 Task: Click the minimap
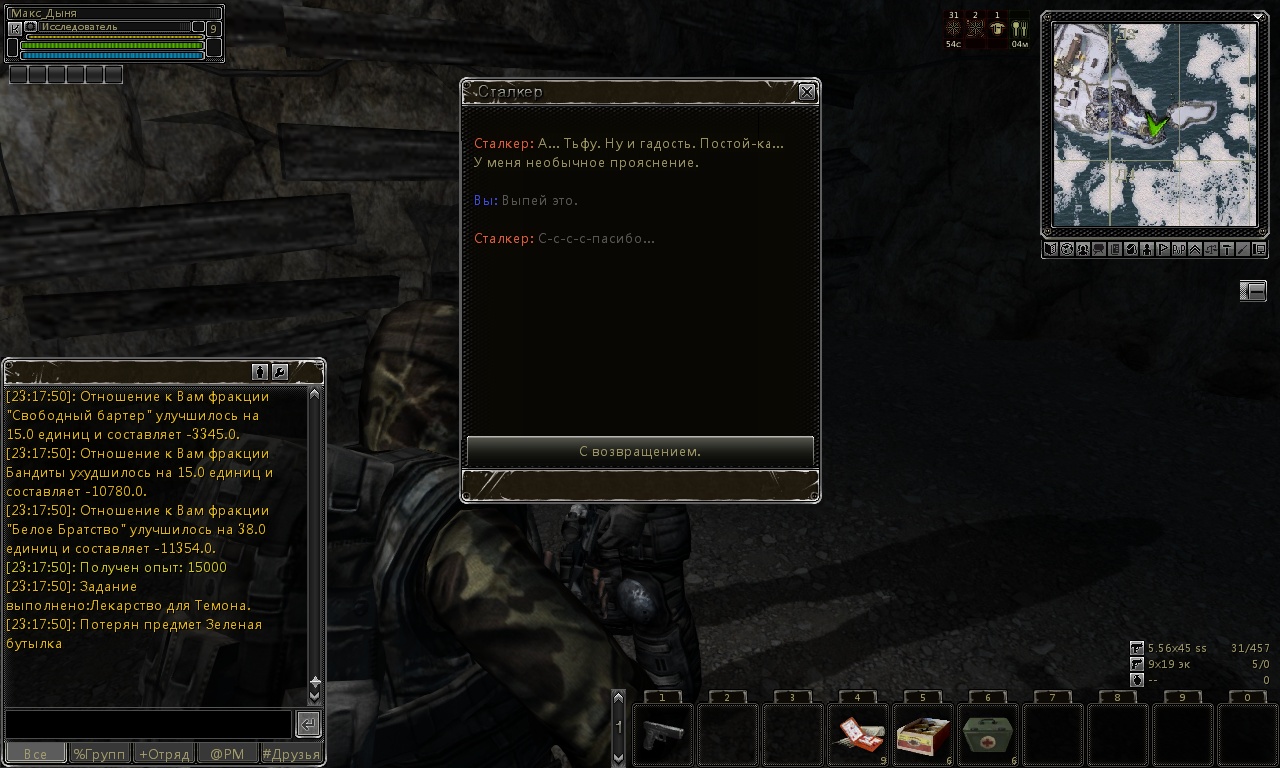(x=1154, y=125)
